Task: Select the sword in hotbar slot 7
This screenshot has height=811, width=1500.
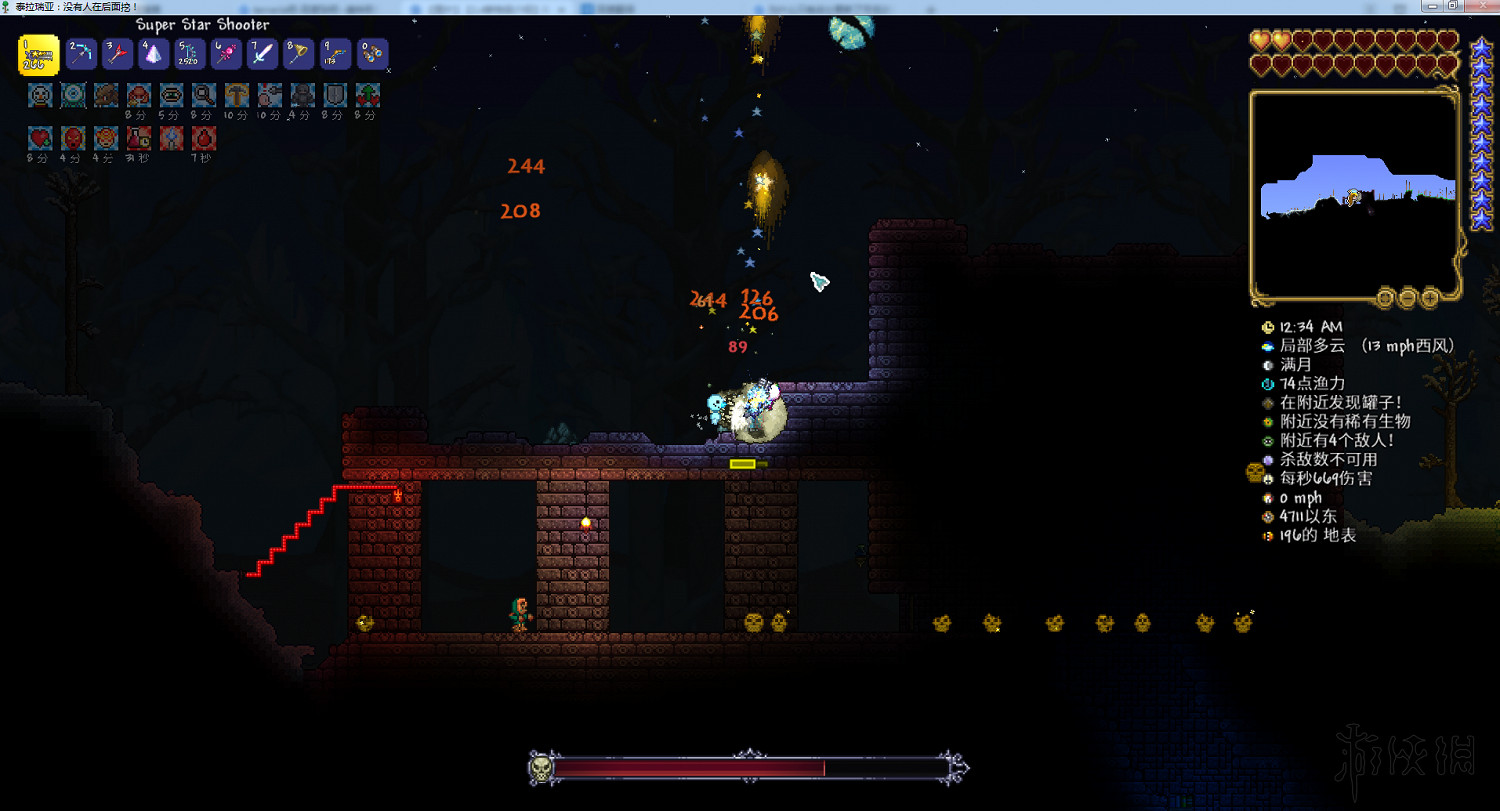Action: [x=261, y=54]
